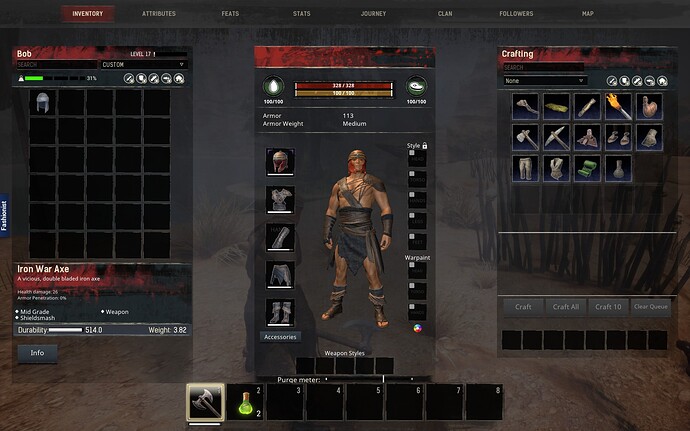Switch to the Attributes tab
This screenshot has height=431, width=690.
[159, 14]
